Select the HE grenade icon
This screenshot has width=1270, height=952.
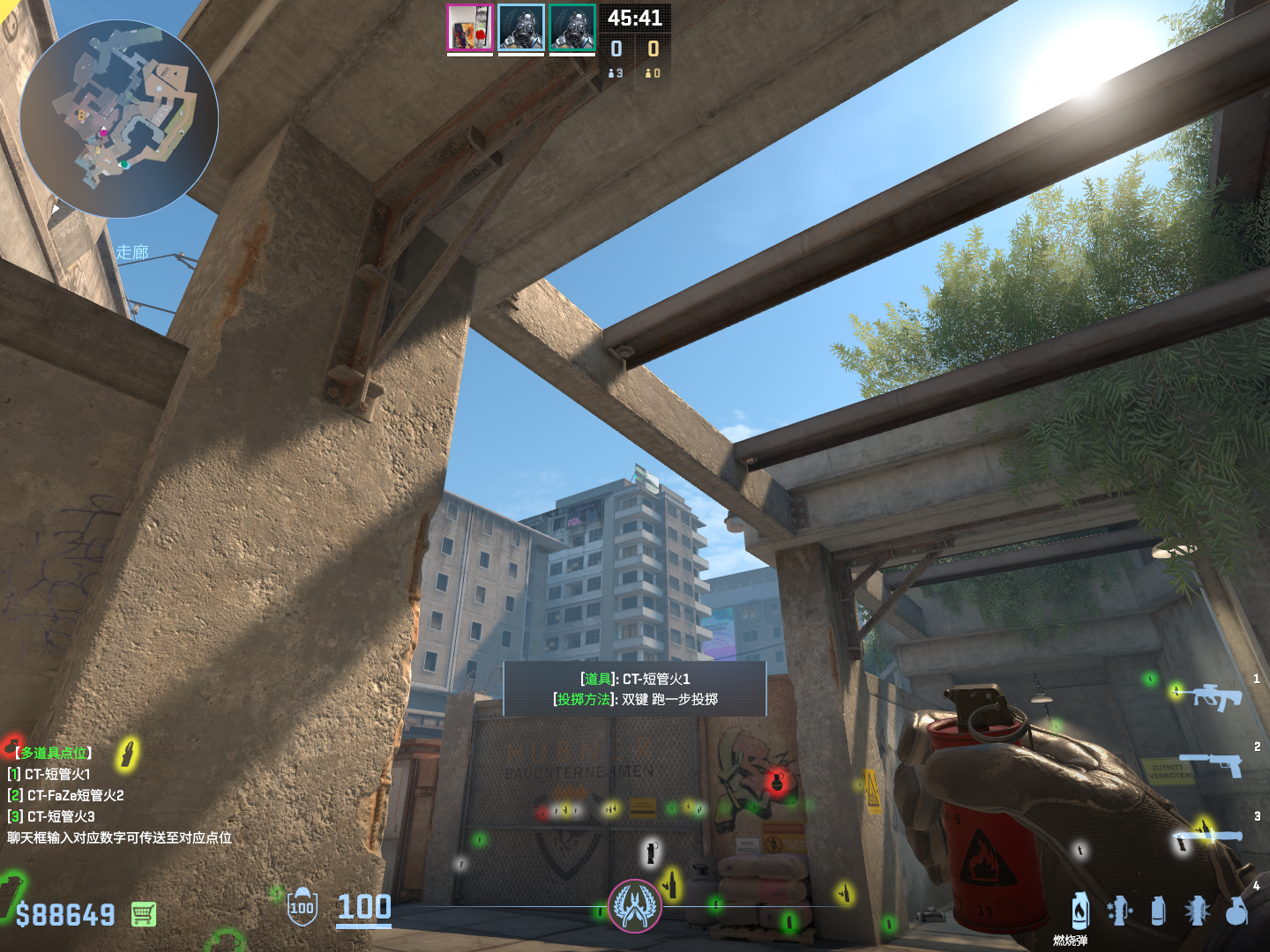point(1237,912)
